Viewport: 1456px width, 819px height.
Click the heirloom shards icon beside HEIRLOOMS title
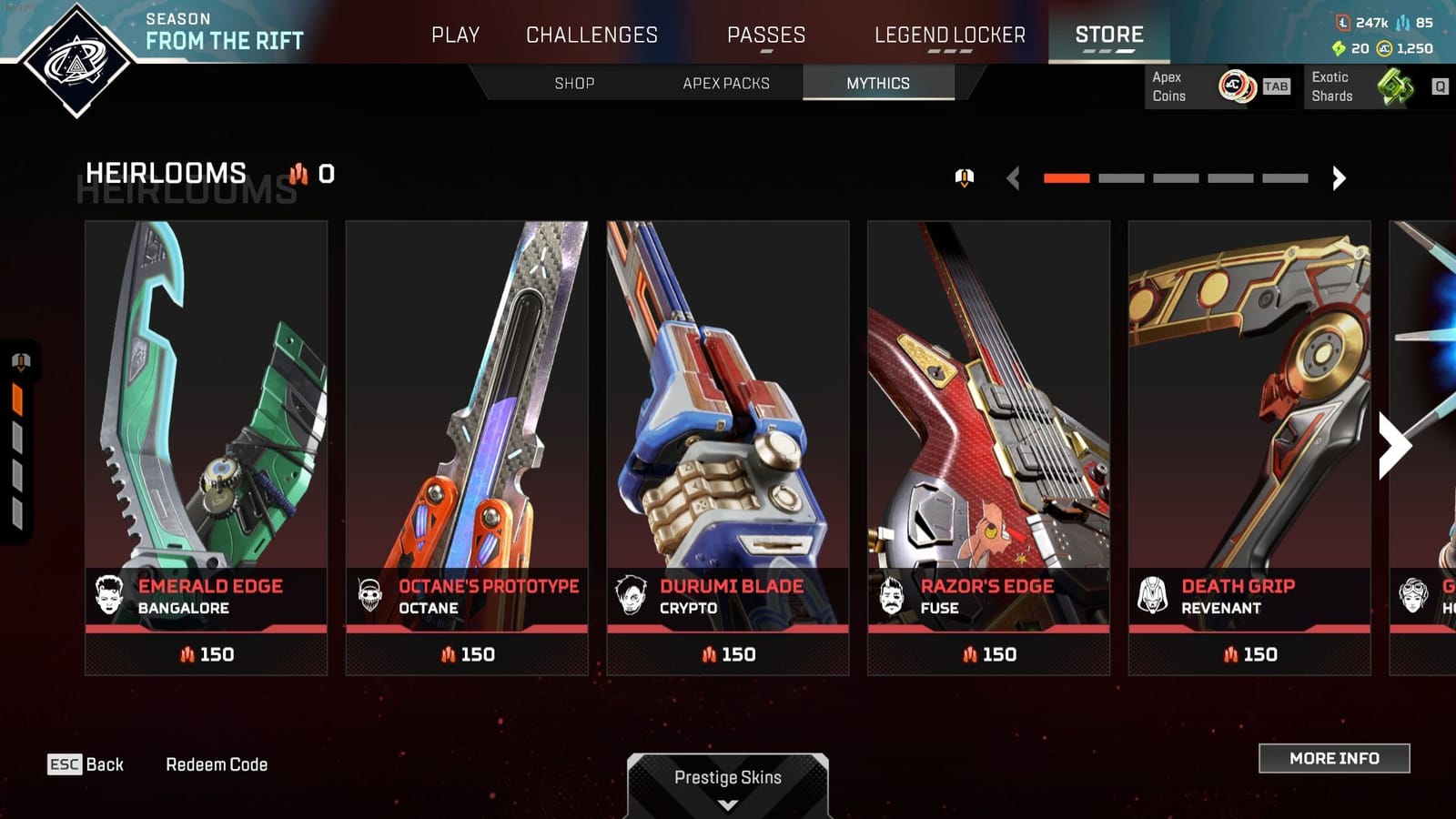298,174
